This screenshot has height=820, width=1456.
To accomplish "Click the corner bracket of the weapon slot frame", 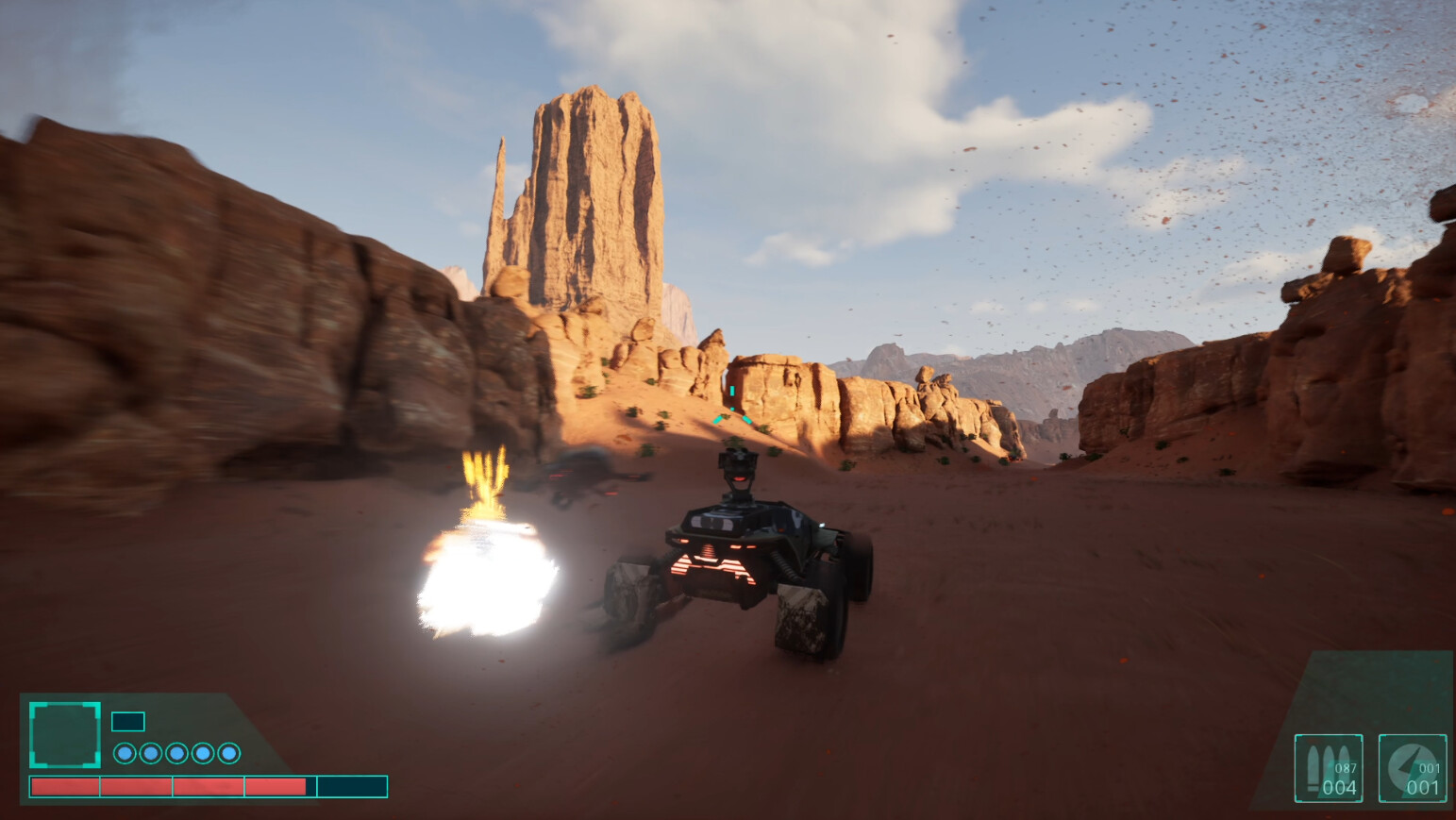I will [x=1299, y=737].
